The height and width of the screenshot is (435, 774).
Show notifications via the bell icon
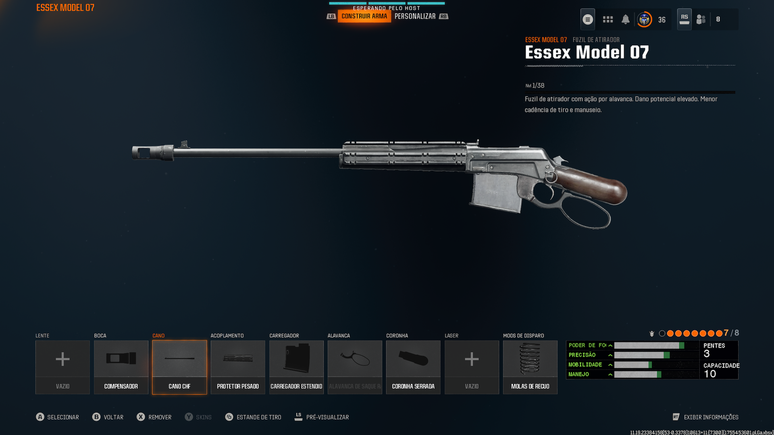[626, 19]
